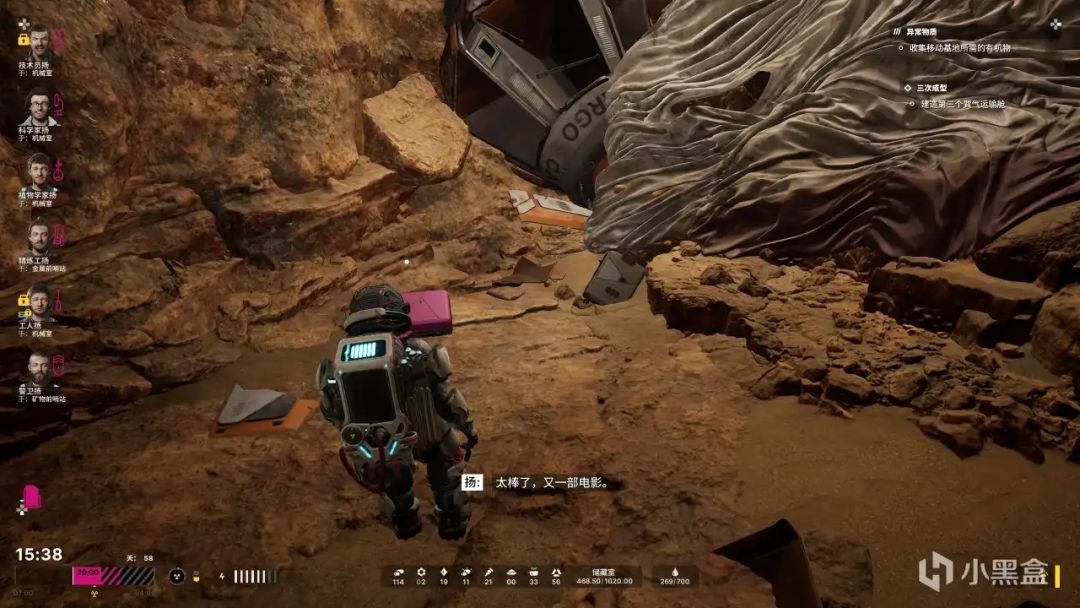Pick the 精炼工扬 alter portrait
The width and height of the screenshot is (1080, 608).
tap(39, 236)
